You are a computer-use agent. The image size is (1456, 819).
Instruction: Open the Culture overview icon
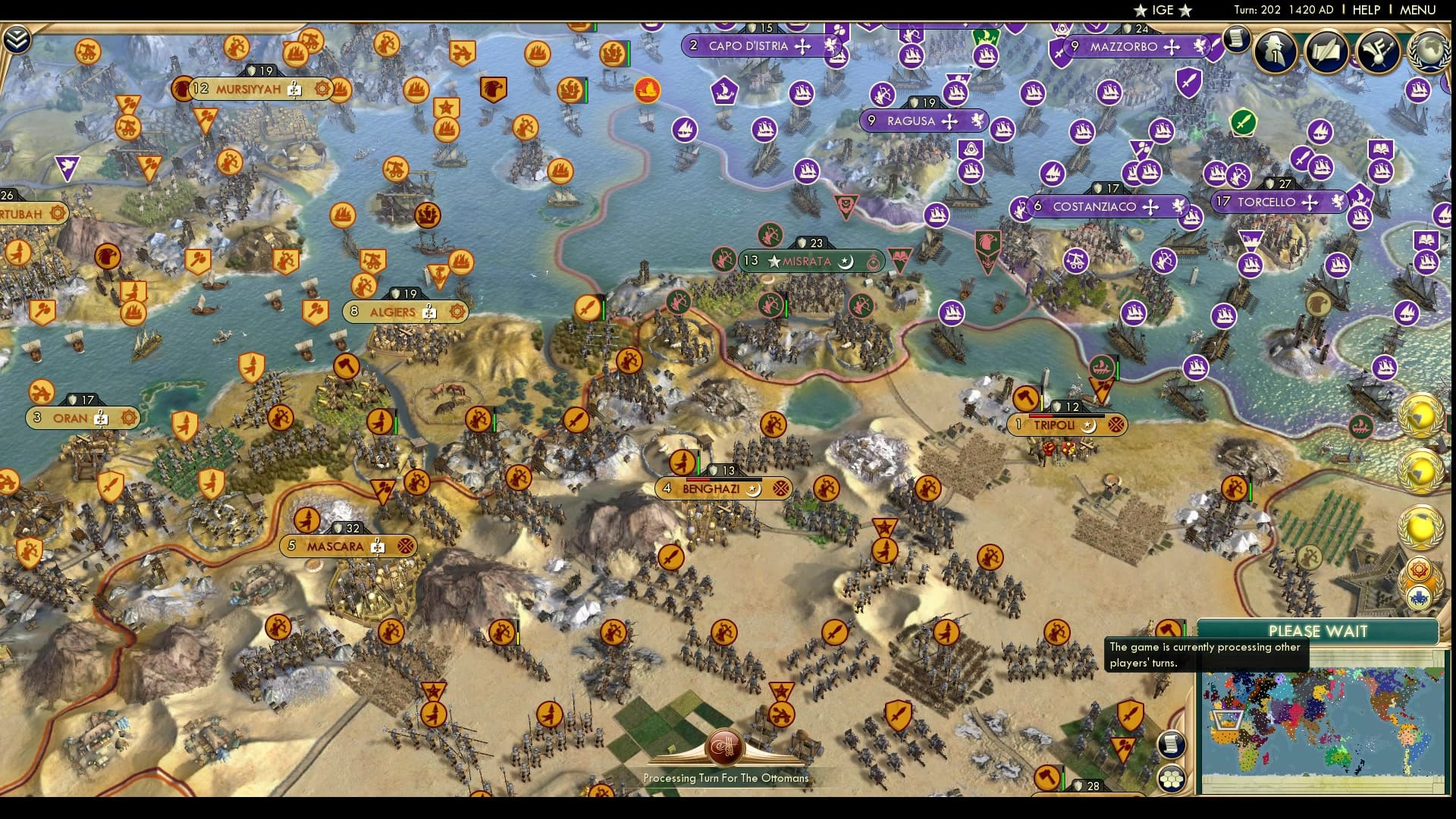pos(1378,52)
